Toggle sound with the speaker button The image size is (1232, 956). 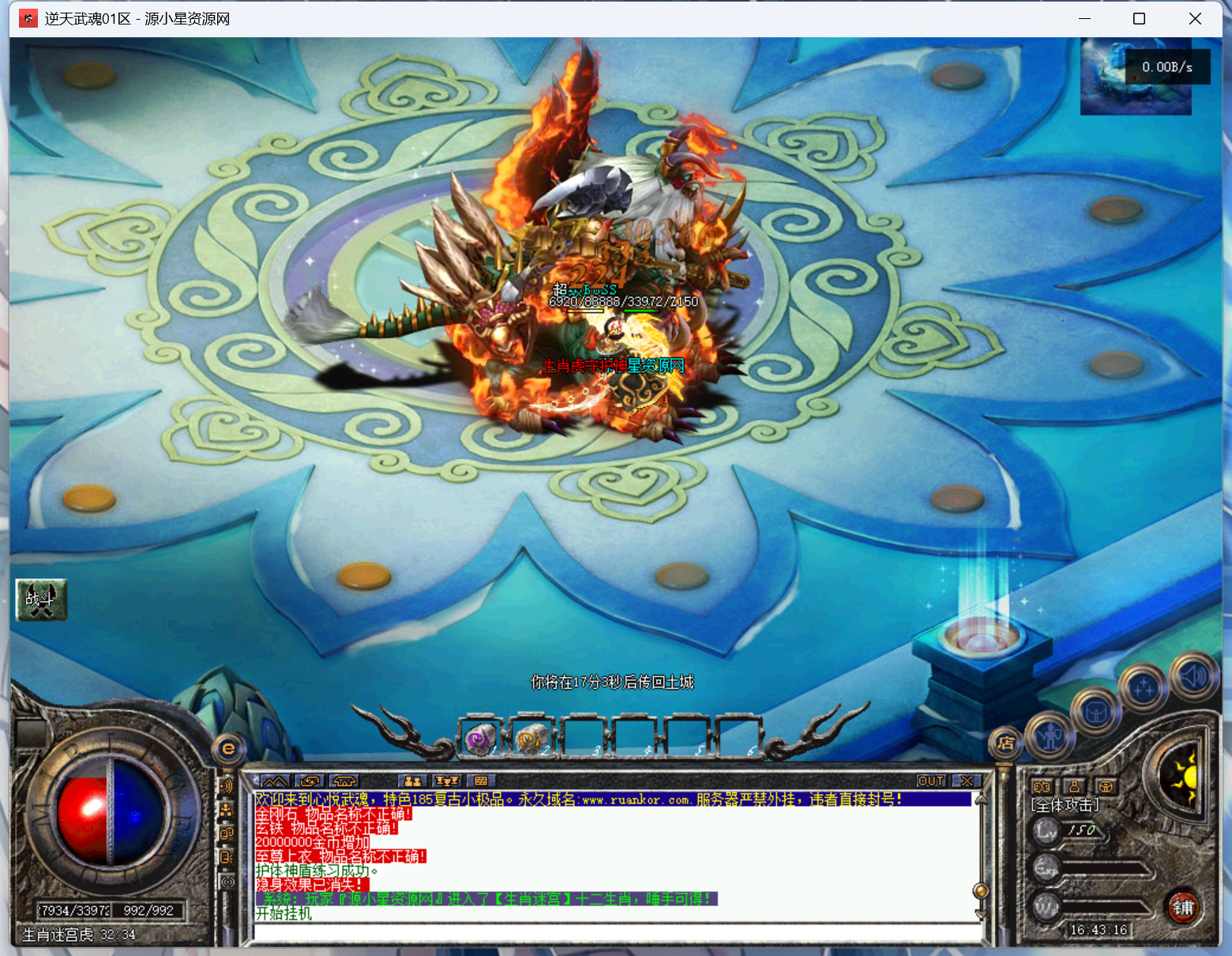[x=1193, y=676]
